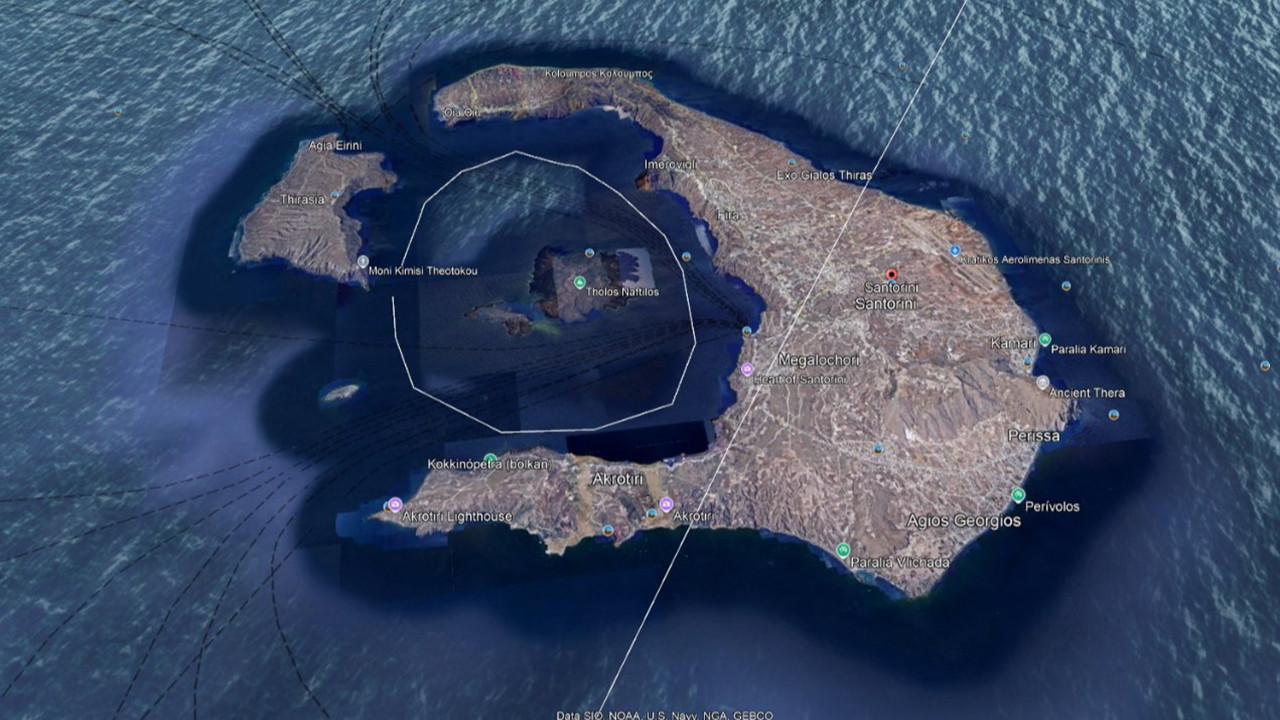Select the Akrotiri Lighthouse purple camera marker

click(x=395, y=504)
